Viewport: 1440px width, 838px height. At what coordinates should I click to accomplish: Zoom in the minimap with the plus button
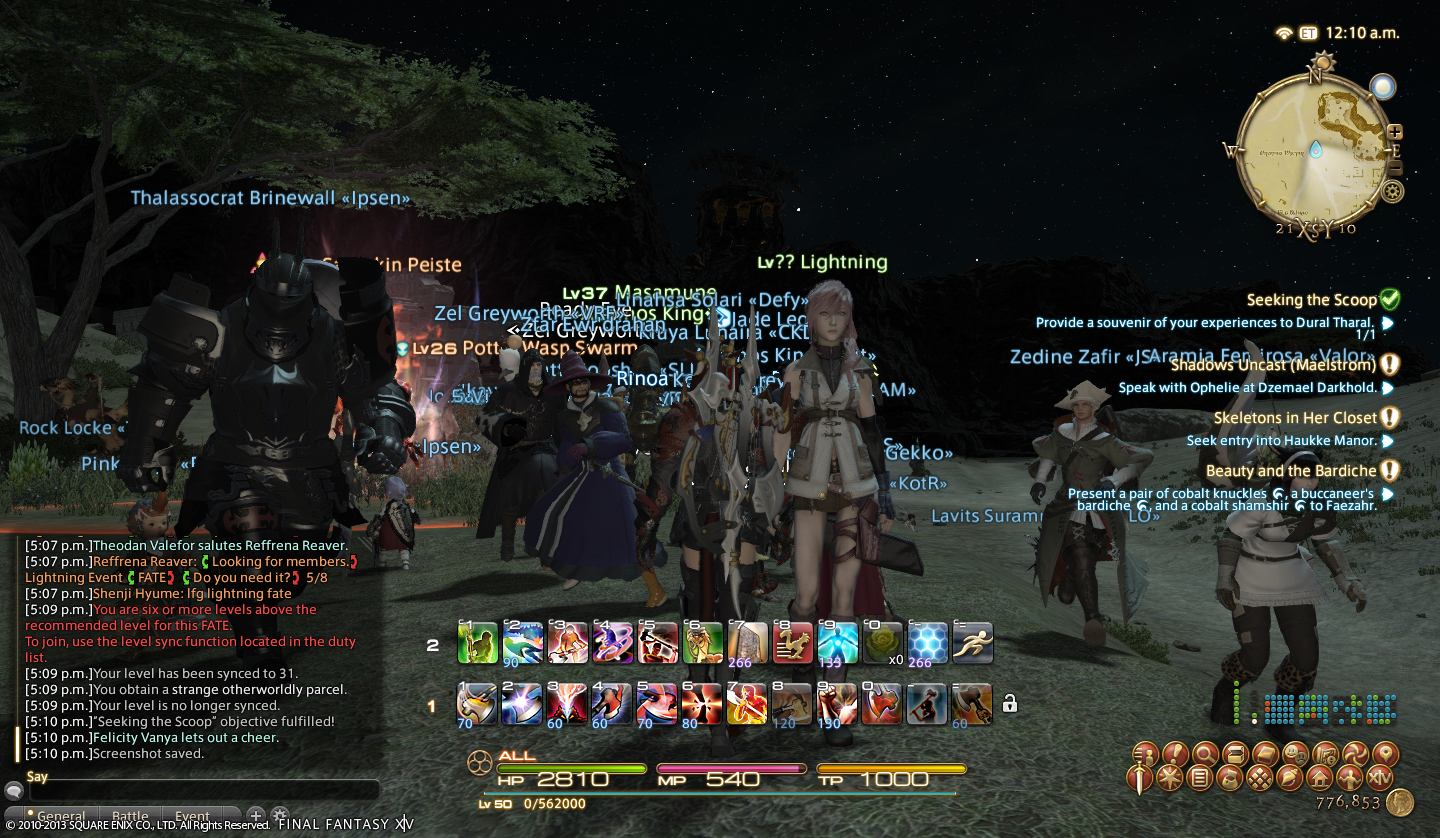pos(1396,132)
